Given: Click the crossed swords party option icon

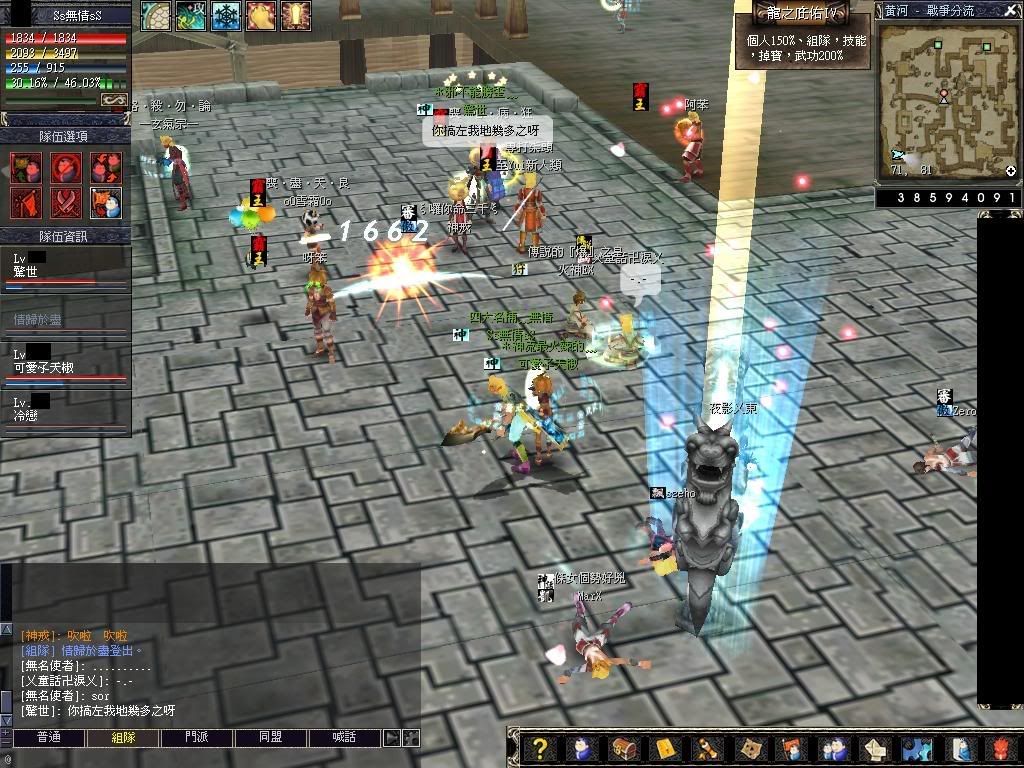Looking at the screenshot, I should pyautogui.click(x=66, y=202).
